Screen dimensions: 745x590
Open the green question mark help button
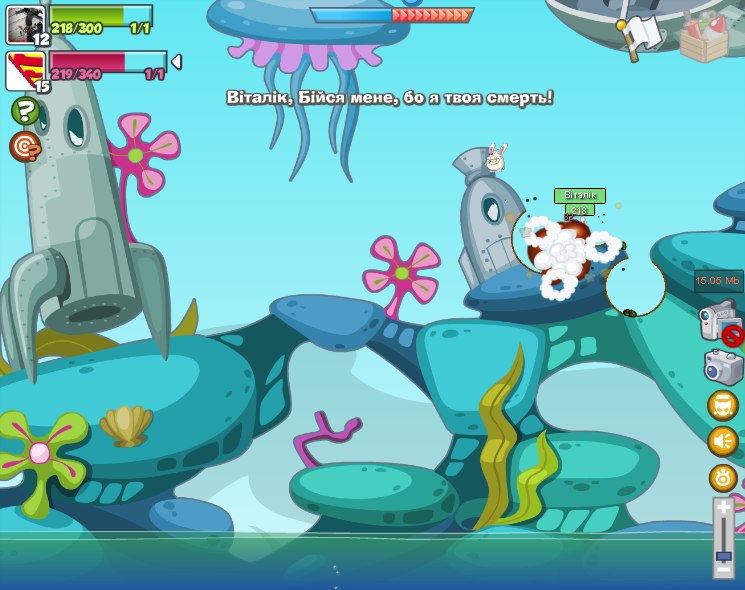(25, 110)
